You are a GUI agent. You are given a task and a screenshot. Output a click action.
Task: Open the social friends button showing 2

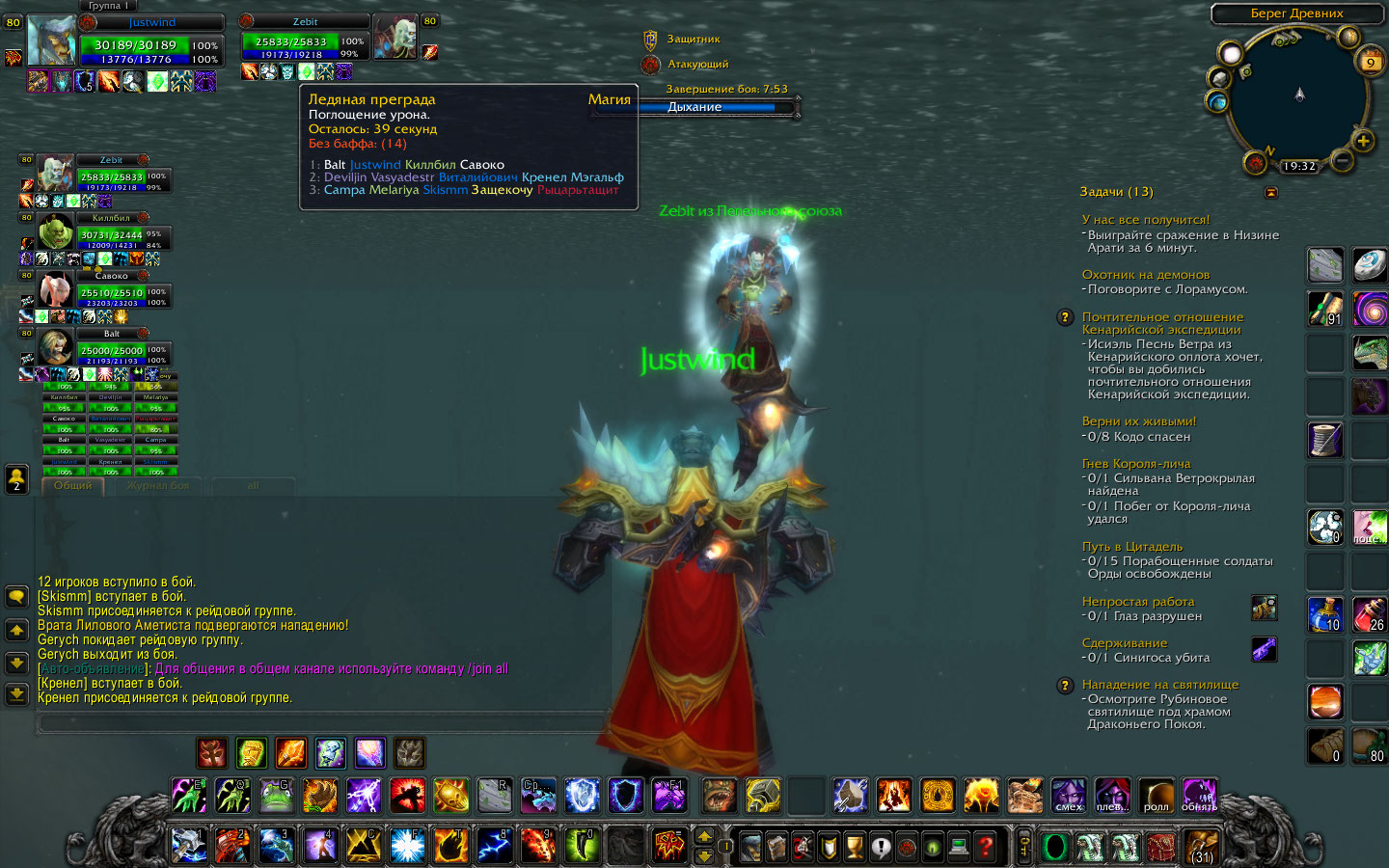16,478
